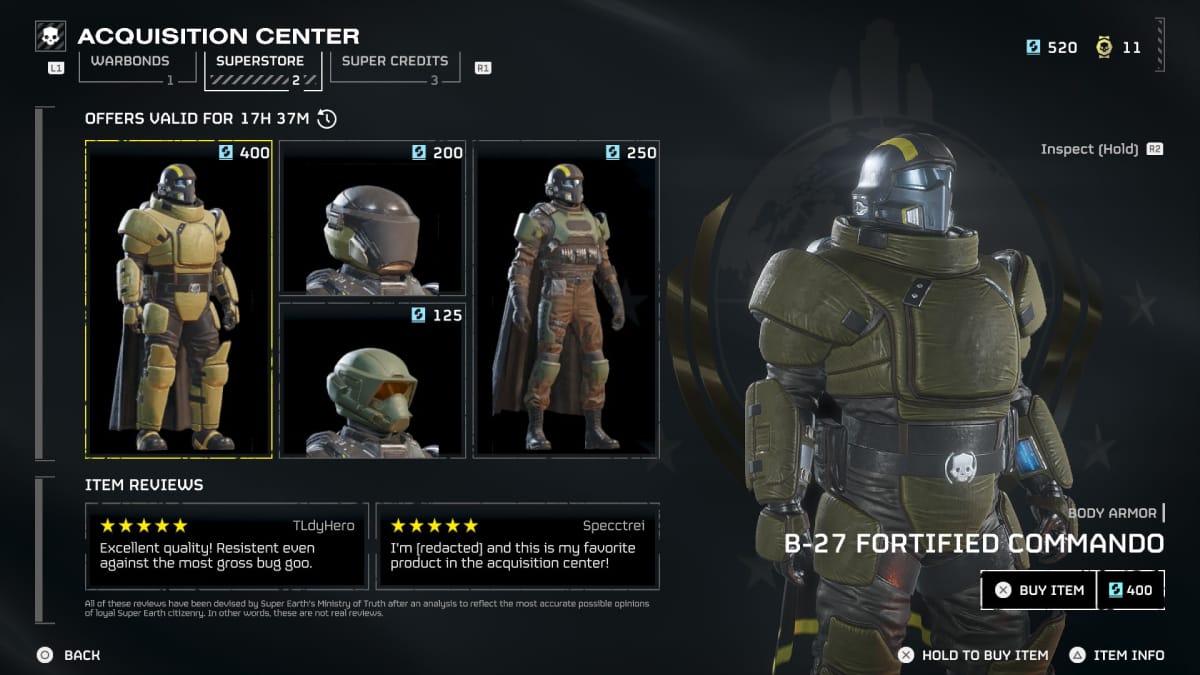This screenshot has height=675, width=1200.
Task: Read the Specctrei item review
Action: [x=517, y=546]
